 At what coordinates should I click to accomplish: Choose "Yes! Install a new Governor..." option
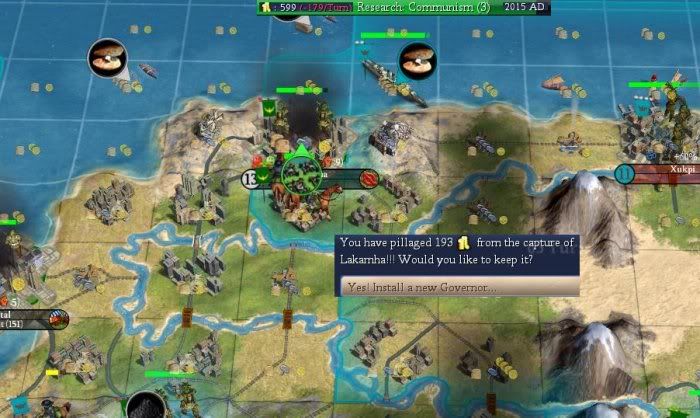click(x=459, y=287)
